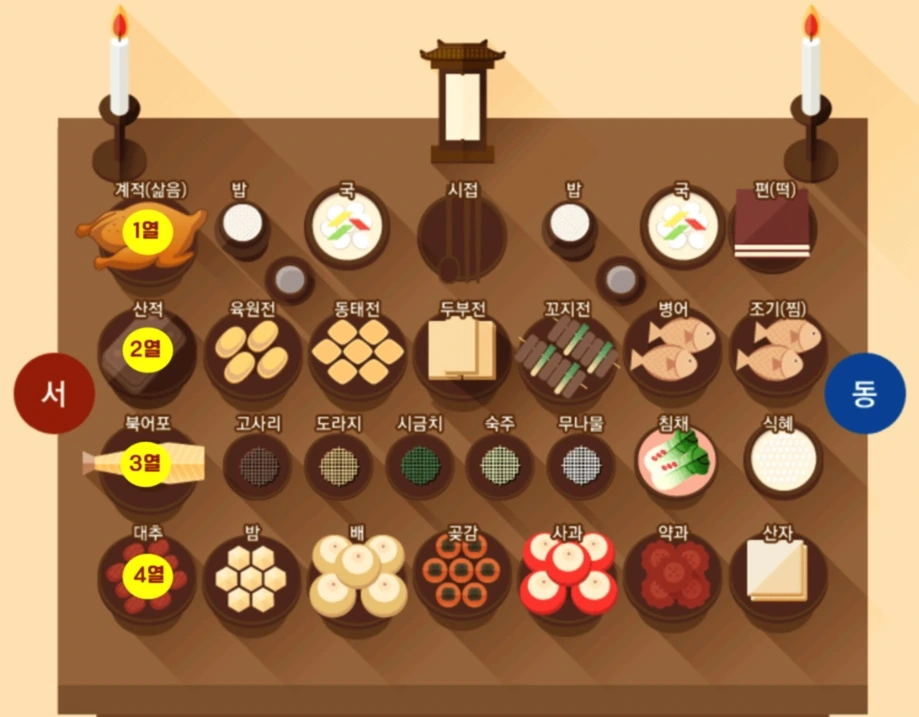Select the 시접 spoon and chopsticks dish
Viewport: 919px width, 717px height.
tap(461, 237)
